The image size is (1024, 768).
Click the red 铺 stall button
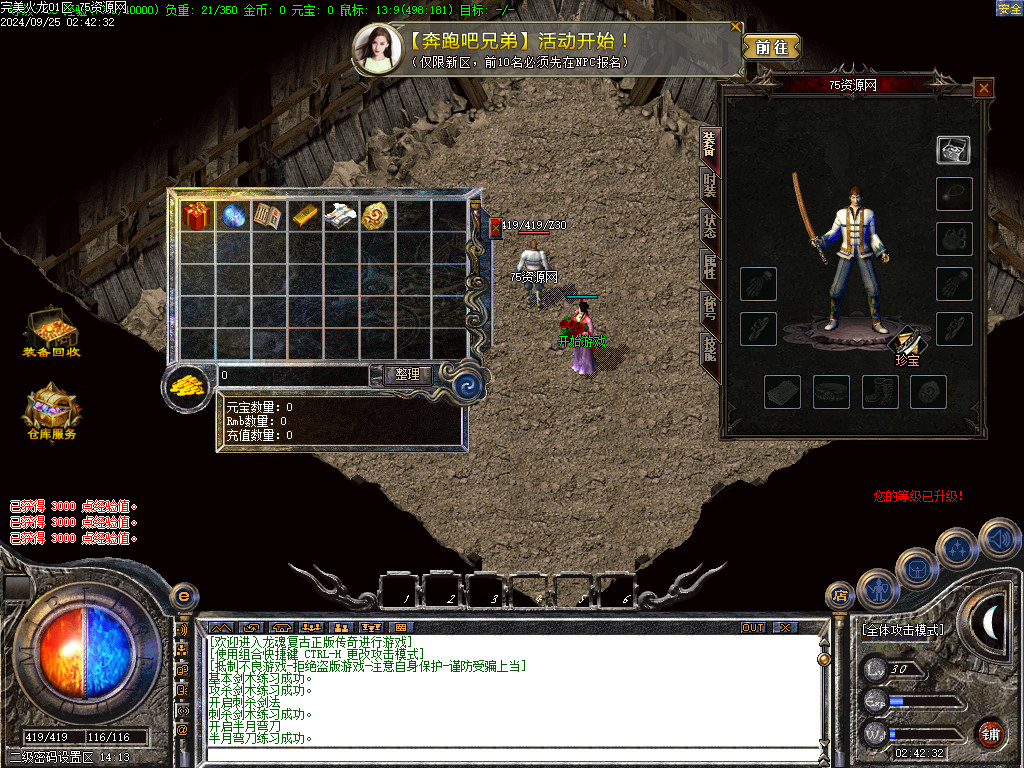990,733
